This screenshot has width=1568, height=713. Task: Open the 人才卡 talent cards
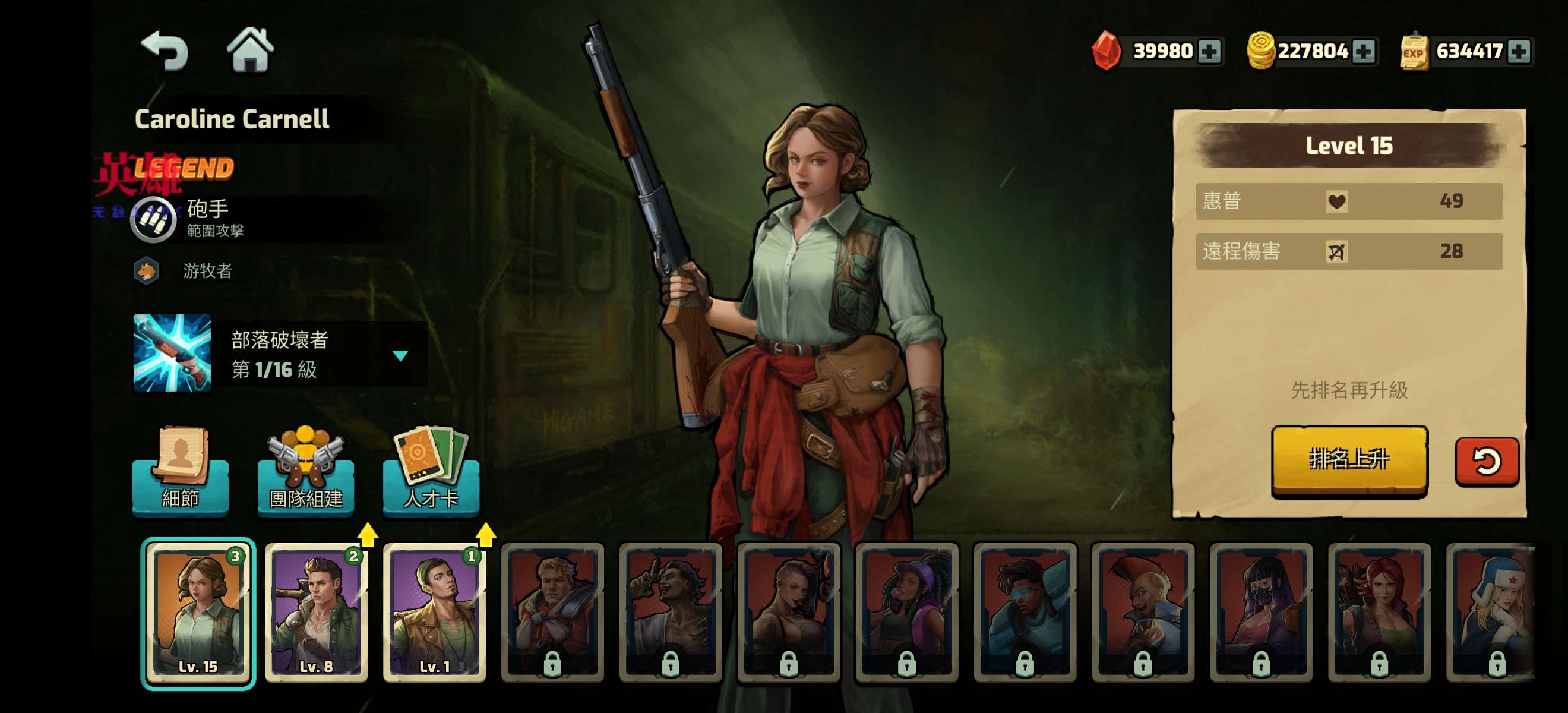pos(431,472)
